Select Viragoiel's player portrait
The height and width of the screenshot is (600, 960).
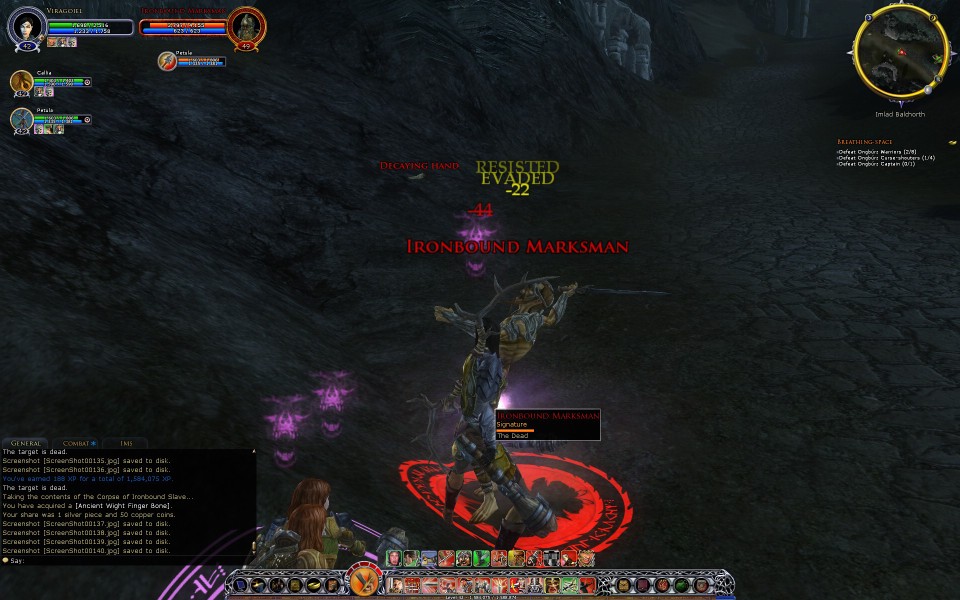[26, 26]
